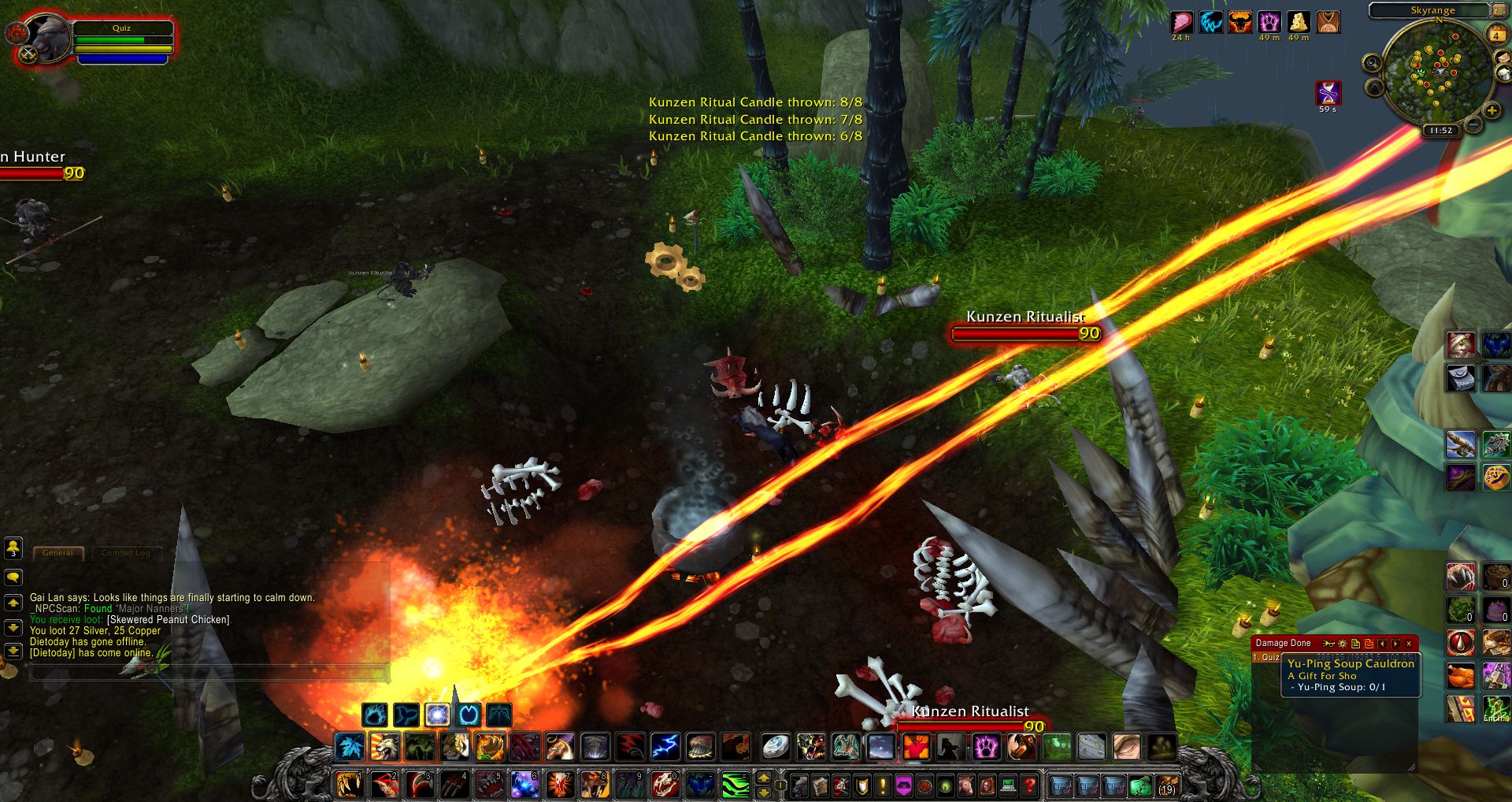This screenshot has height=802, width=1512.
Task: Page the action bar up with arrow
Action: (763, 778)
